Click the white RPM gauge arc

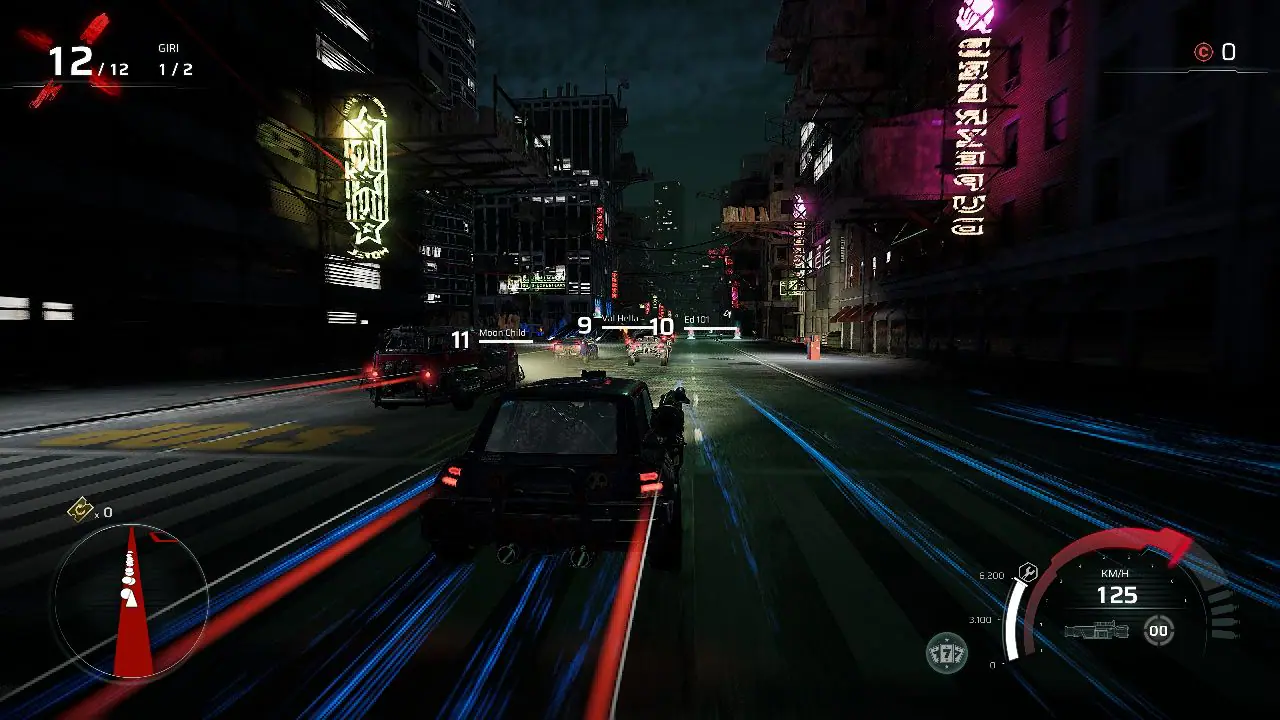click(1012, 618)
